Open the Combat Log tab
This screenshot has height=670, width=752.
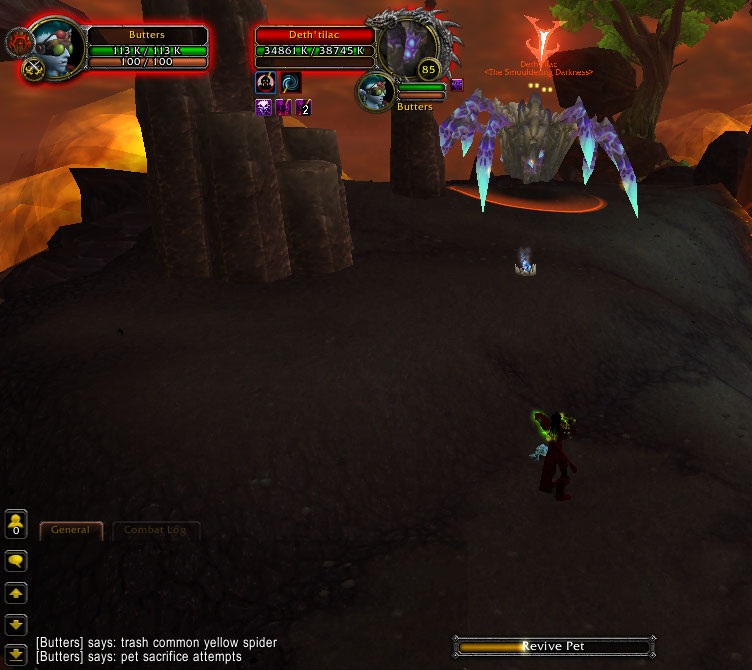[155, 530]
